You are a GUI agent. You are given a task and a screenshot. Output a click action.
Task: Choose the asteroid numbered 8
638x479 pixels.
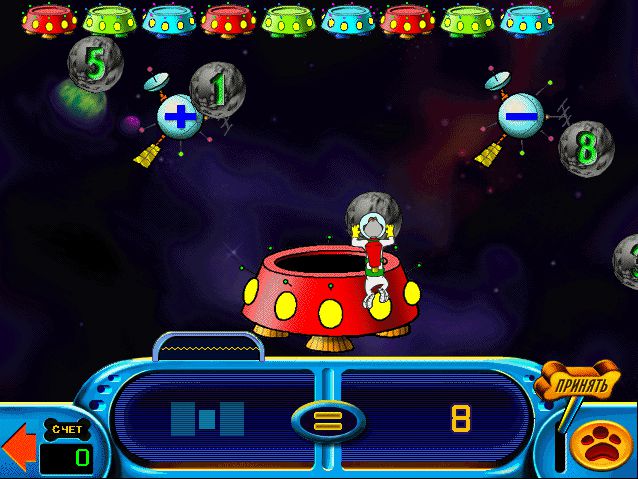click(x=585, y=146)
